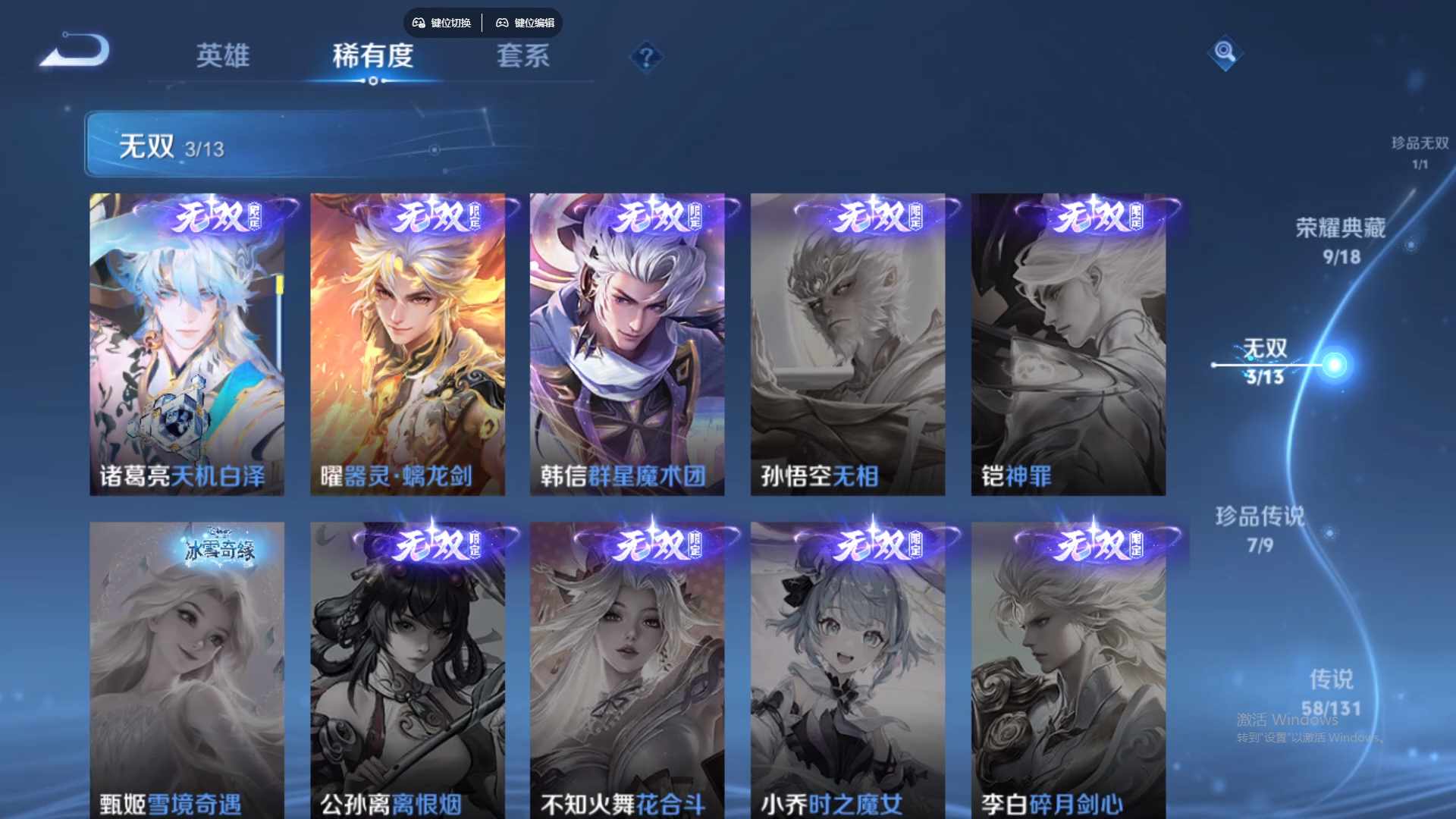Select the 铠神罪 skin card
This screenshot has width=1456, height=819.
(1068, 341)
